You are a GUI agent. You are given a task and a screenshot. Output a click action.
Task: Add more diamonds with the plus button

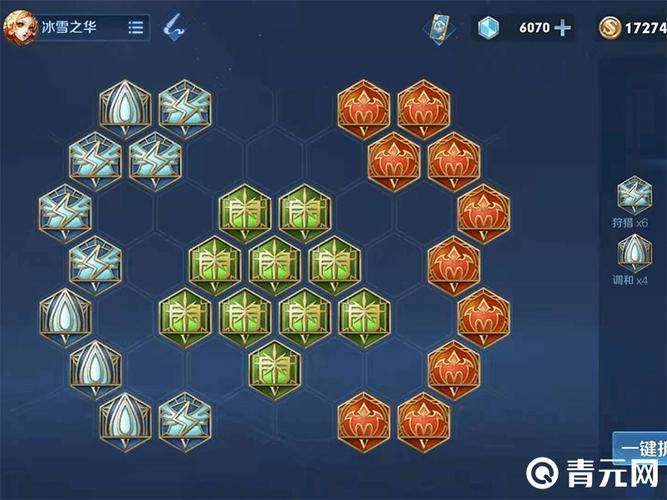[563, 28]
